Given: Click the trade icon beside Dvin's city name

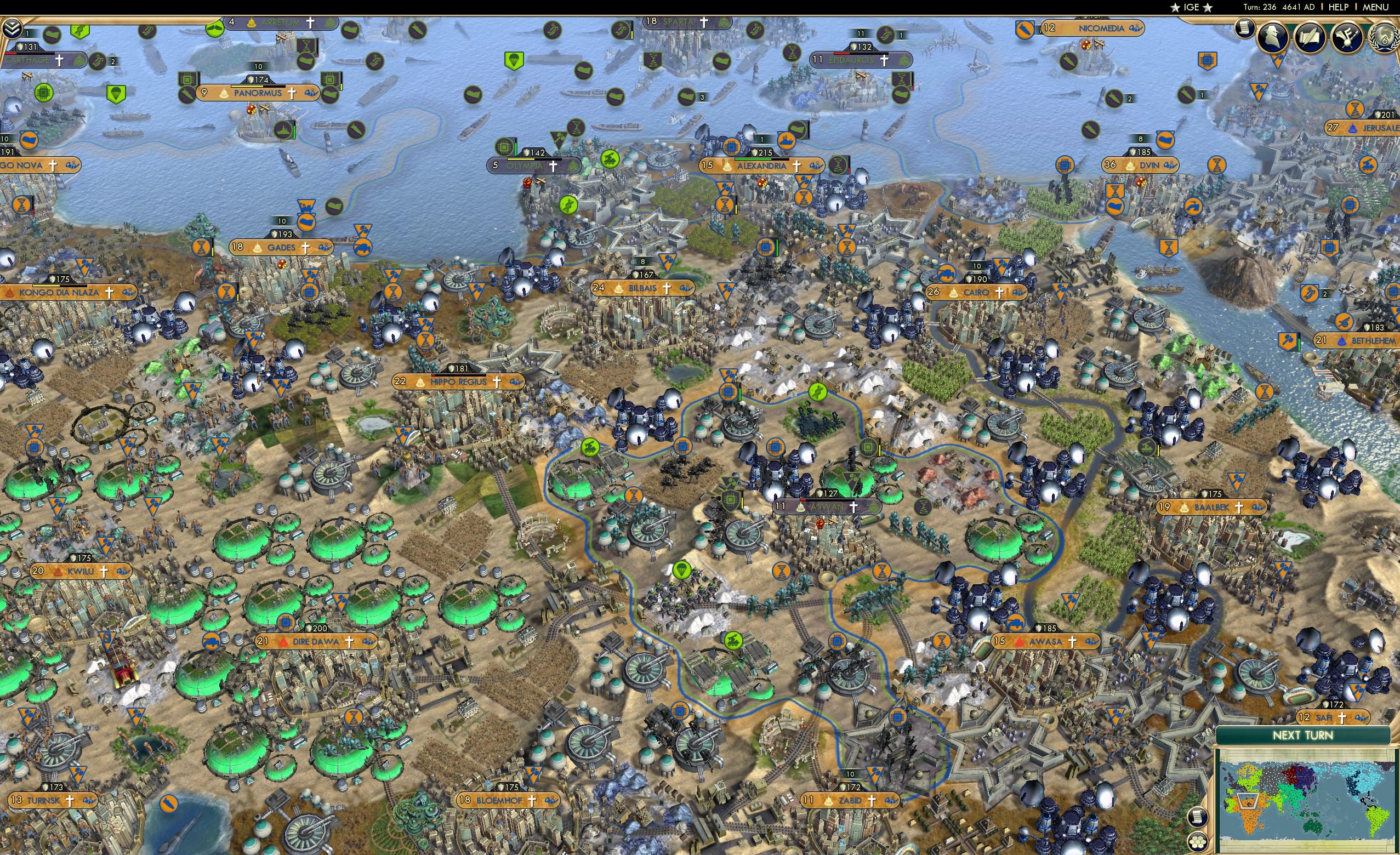Looking at the screenshot, I should [x=1171, y=166].
